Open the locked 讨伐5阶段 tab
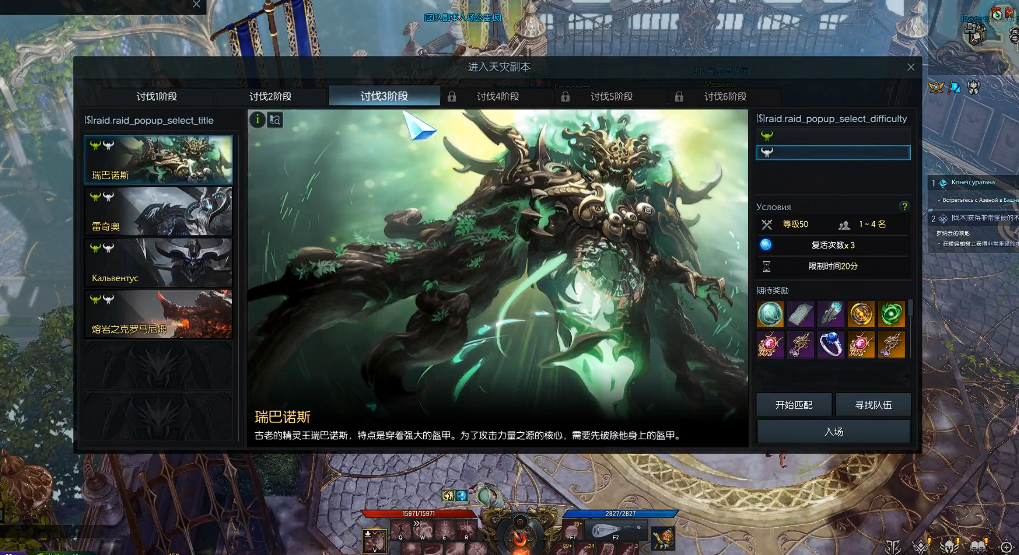 tap(610, 97)
